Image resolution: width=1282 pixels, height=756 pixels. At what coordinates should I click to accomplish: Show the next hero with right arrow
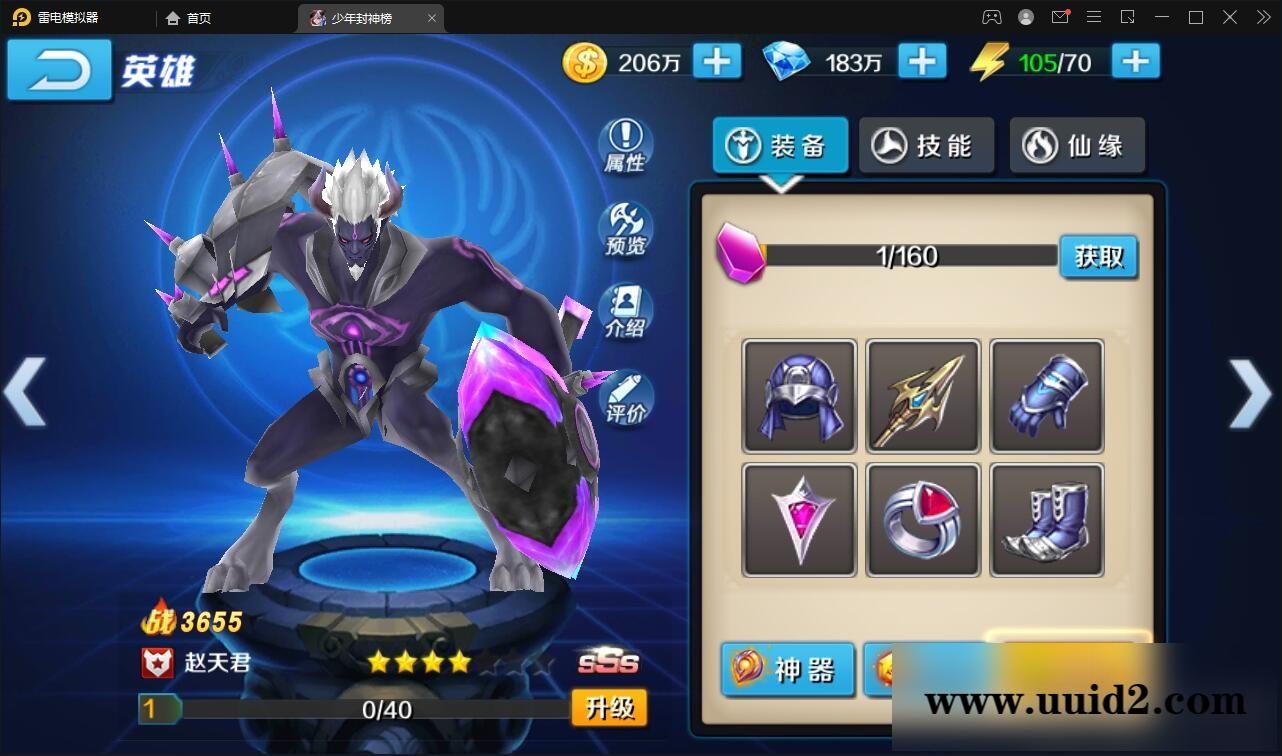pyautogui.click(x=1250, y=392)
